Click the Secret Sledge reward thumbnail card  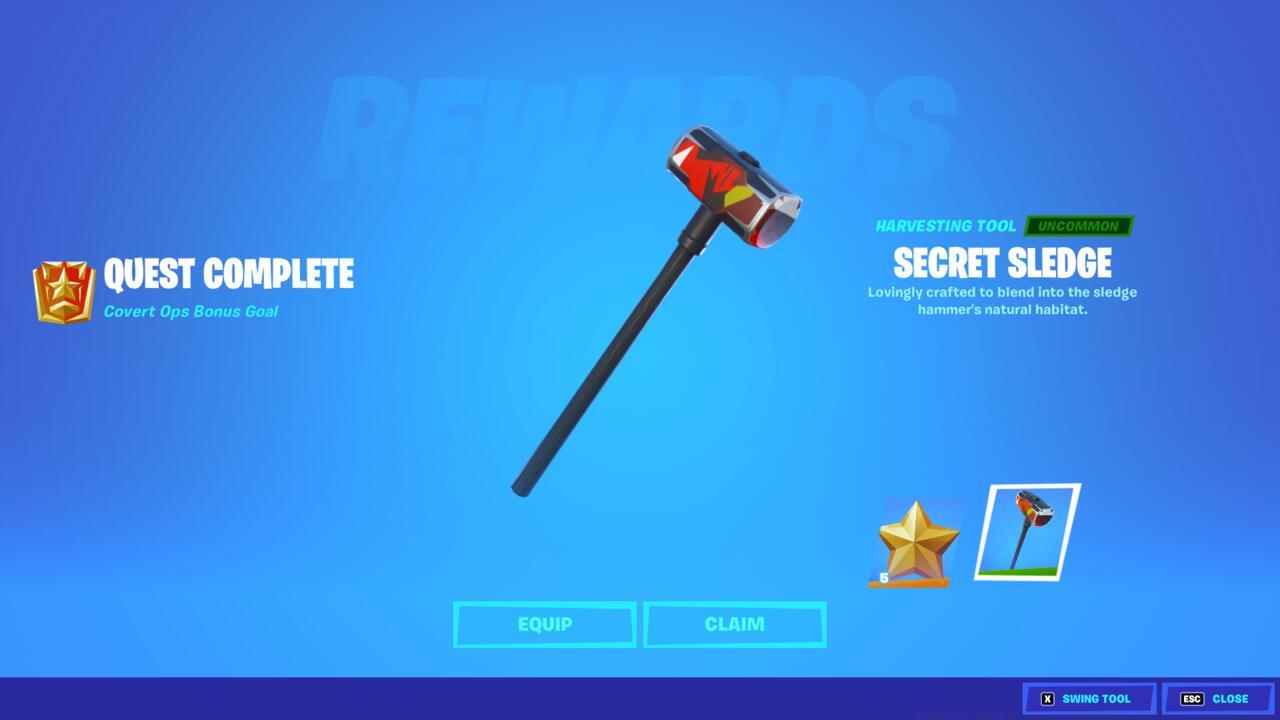pos(1027,533)
